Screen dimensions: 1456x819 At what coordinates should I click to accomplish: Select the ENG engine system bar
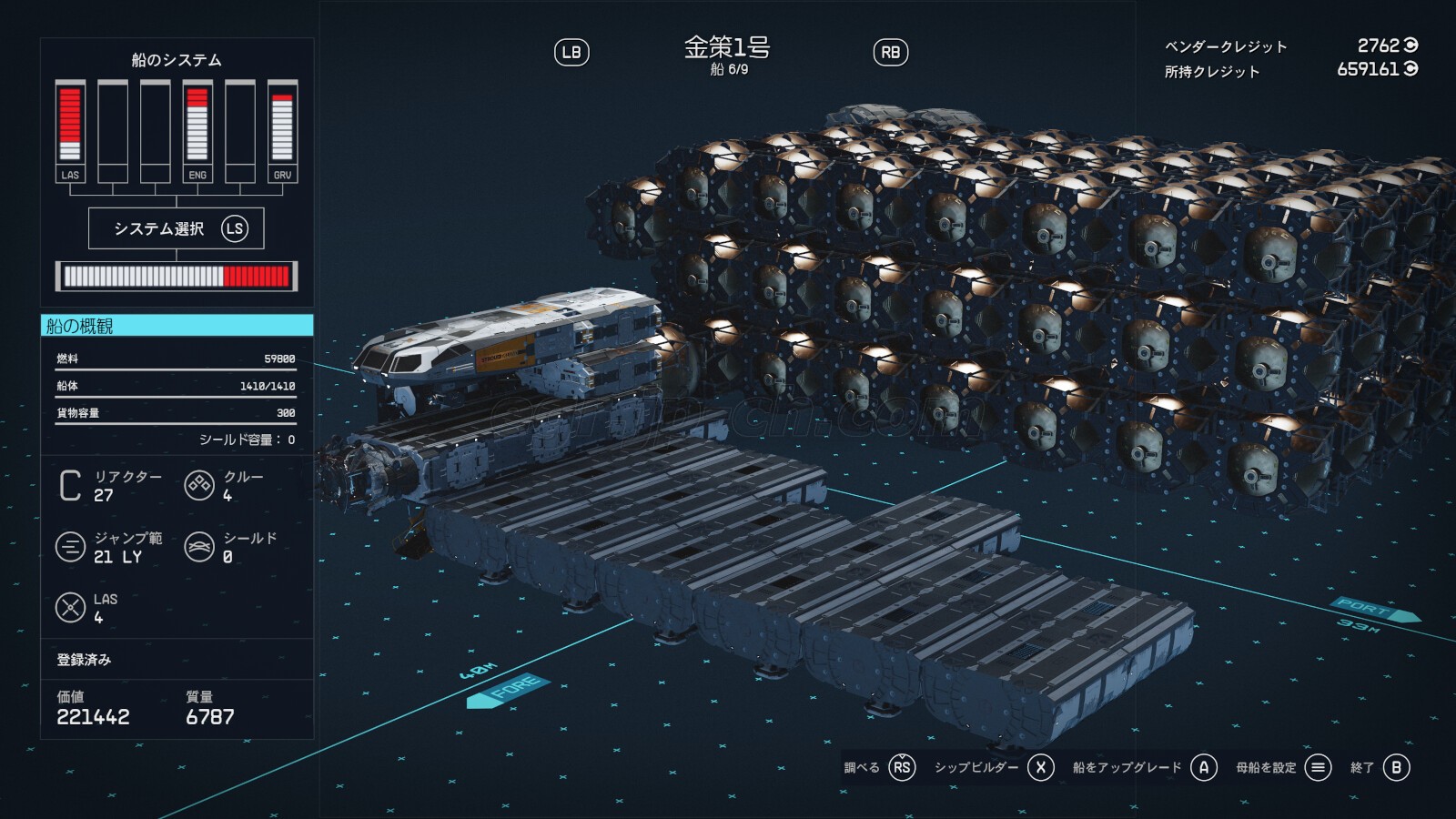pyautogui.click(x=197, y=131)
